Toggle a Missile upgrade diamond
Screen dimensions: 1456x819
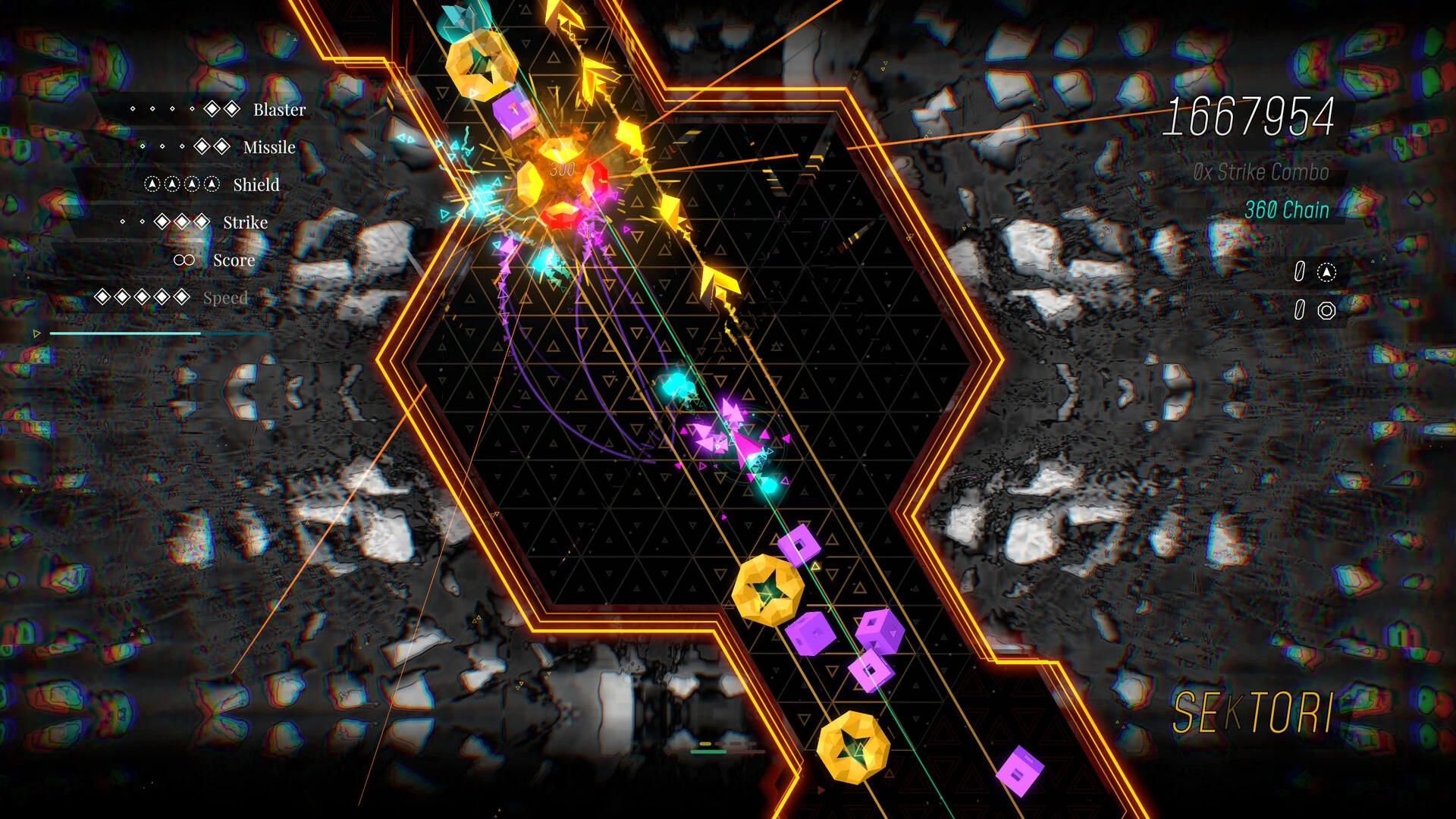coord(203,147)
